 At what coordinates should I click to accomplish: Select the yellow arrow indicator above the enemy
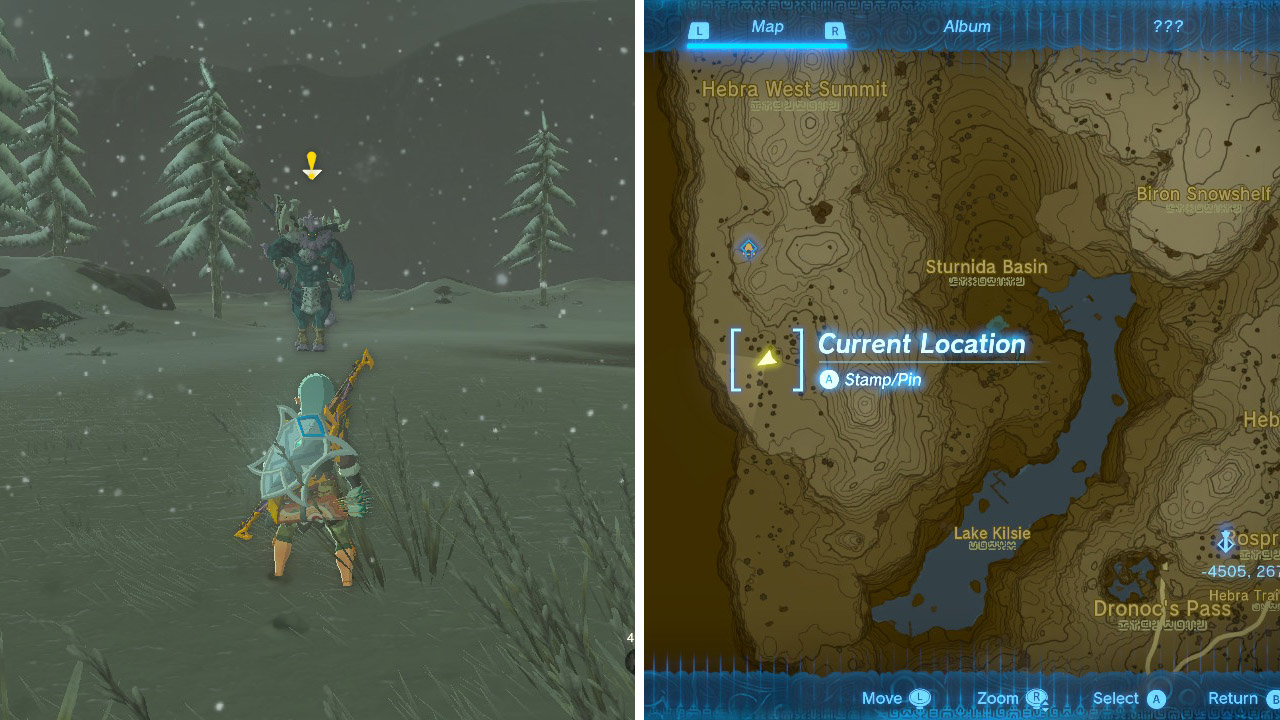point(312,166)
